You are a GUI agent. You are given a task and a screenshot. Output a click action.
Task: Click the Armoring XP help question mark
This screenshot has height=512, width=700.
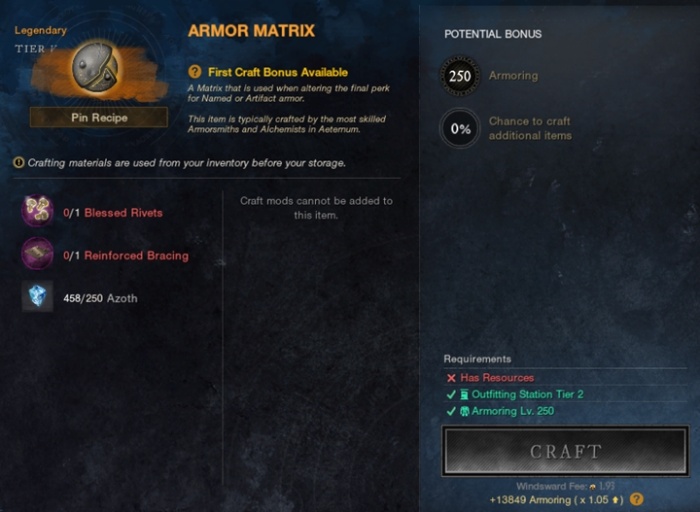(636, 499)
